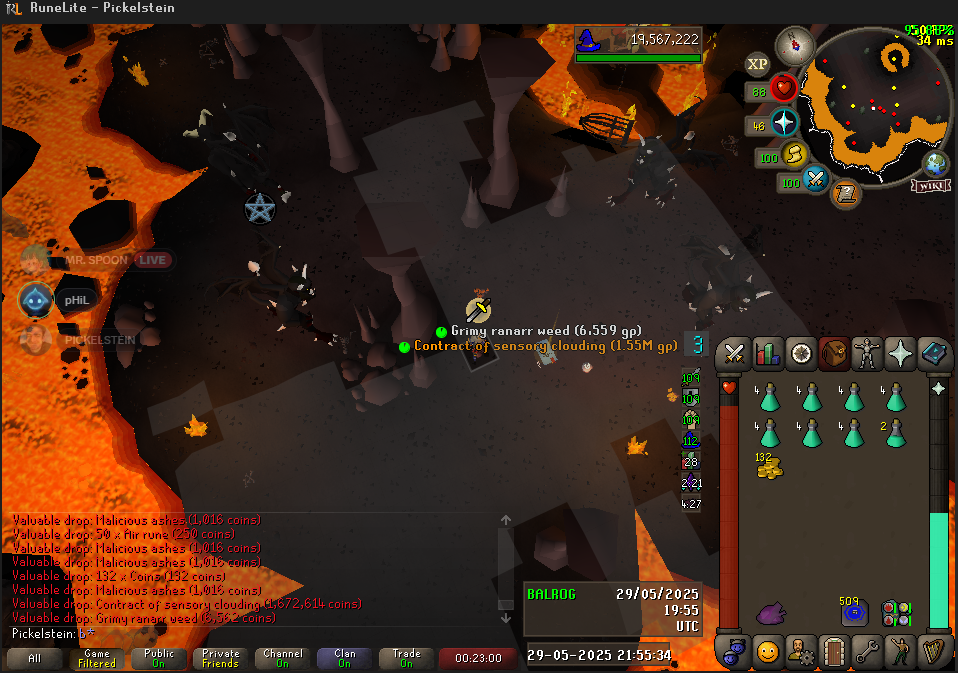Open the Logout door tab
Screen dimensions: 958x673
[834, 652]
